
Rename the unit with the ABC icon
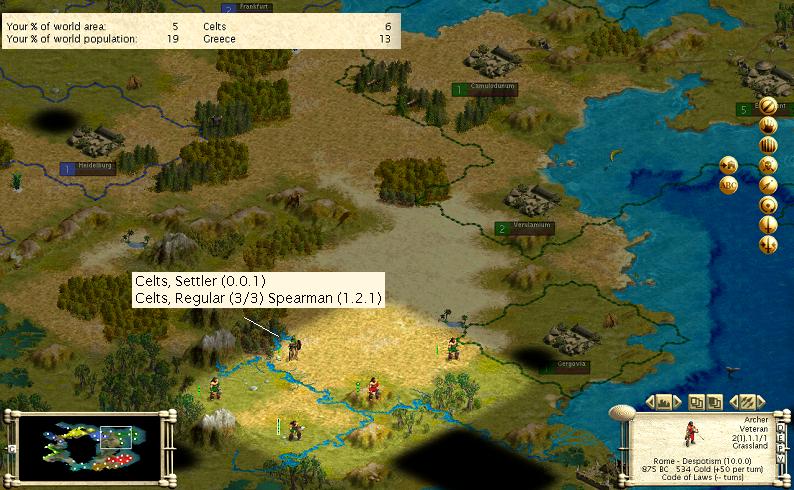click(x=729, y=185)
